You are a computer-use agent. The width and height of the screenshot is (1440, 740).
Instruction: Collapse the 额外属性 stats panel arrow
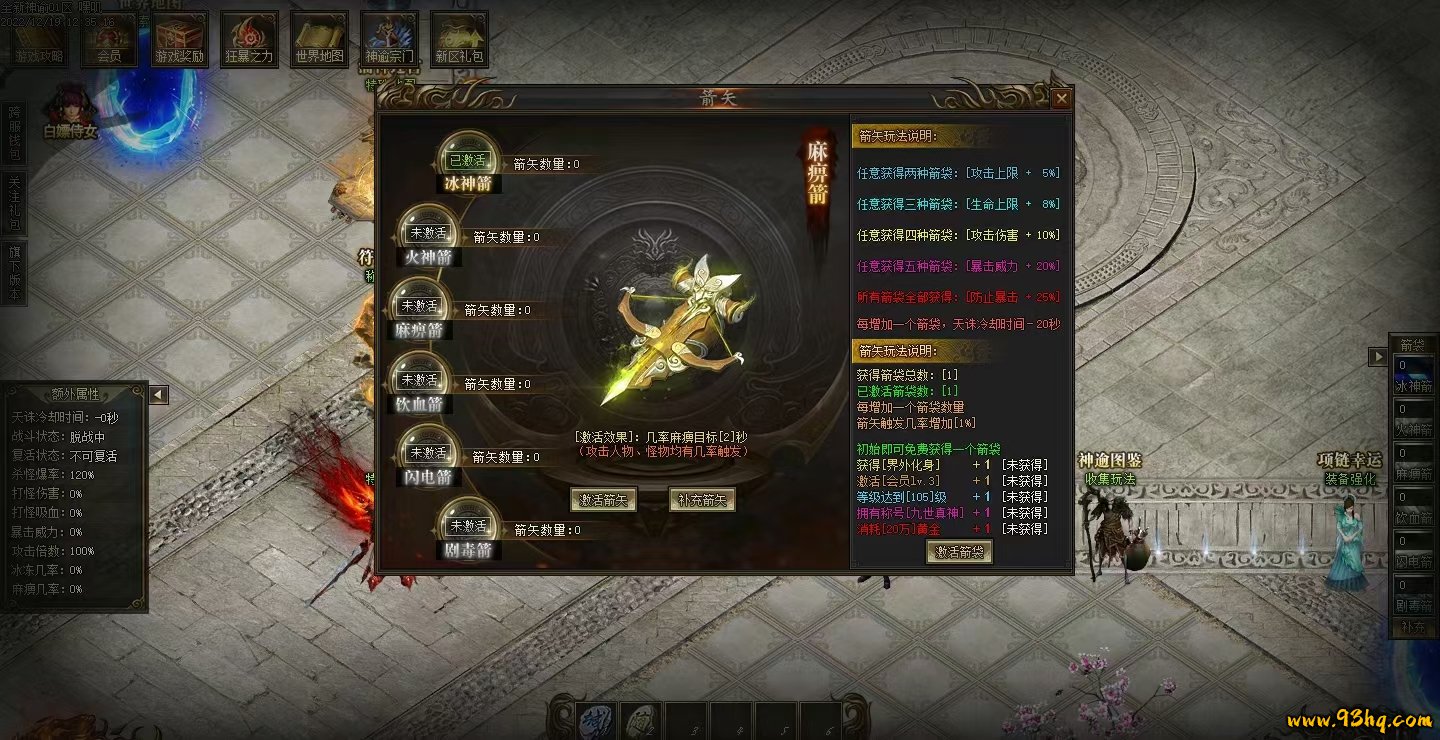[x=158, y=395]
